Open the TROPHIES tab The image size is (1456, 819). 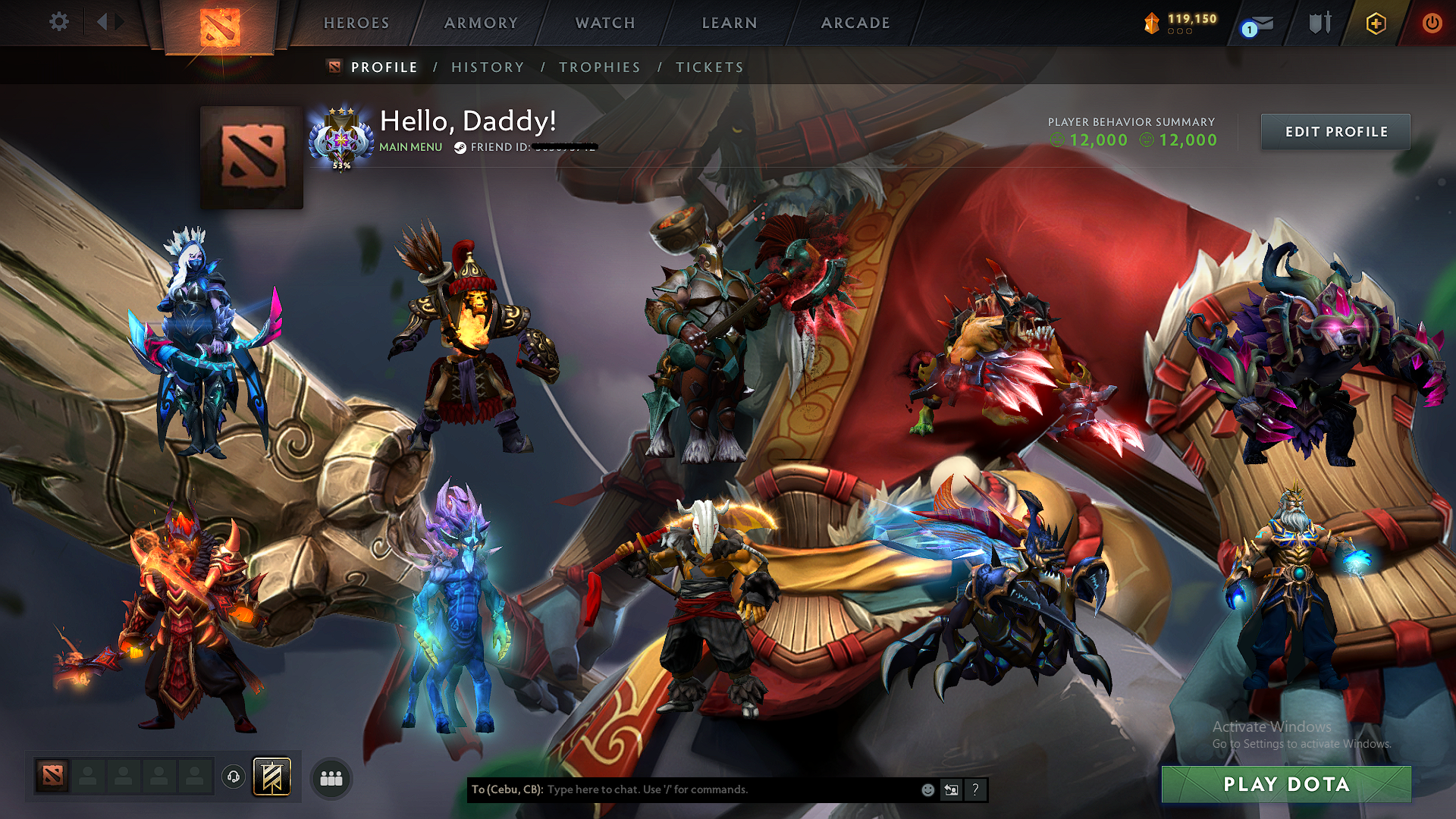pos(600,67)
